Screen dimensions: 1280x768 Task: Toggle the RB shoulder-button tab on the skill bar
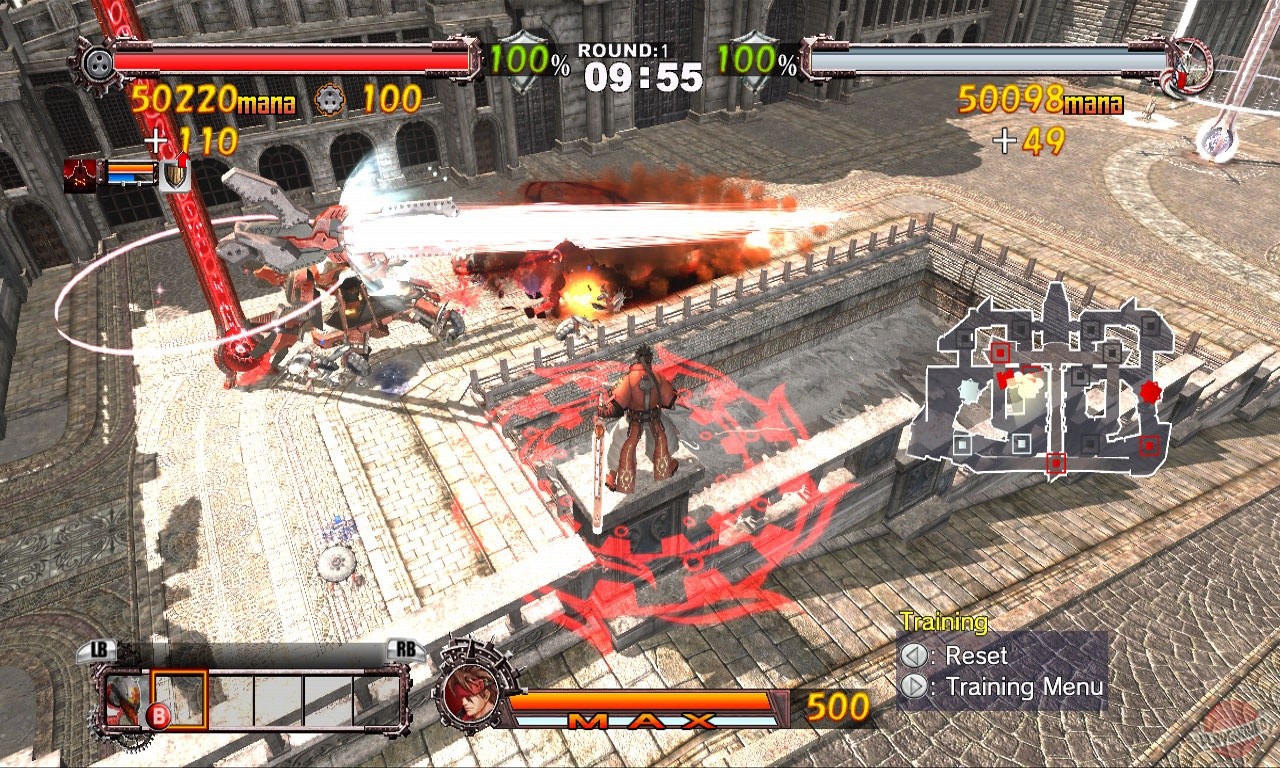(x=405, y=648)
